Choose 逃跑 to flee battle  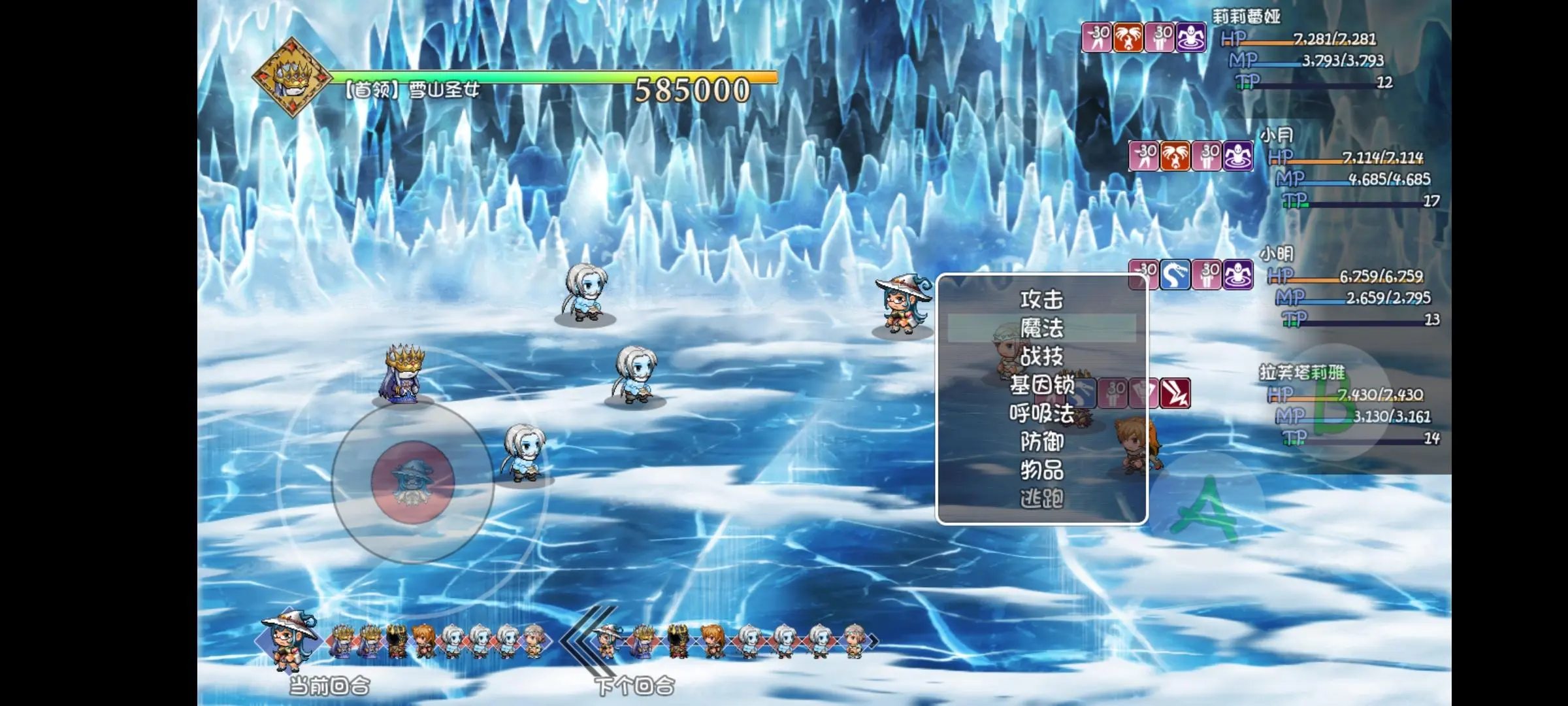pyautogui.click(x=1041, y=499)
